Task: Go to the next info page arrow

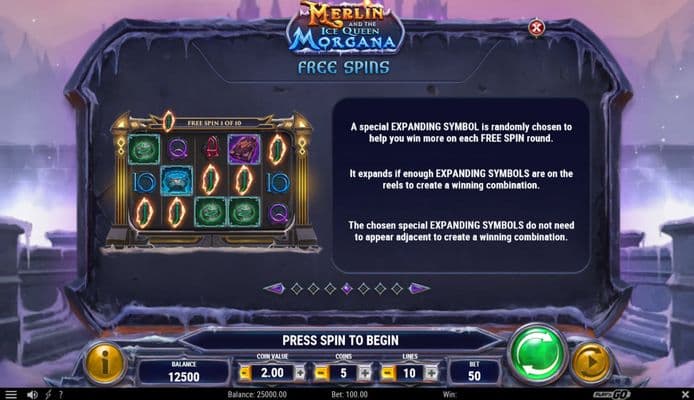Action: point(419,288)
